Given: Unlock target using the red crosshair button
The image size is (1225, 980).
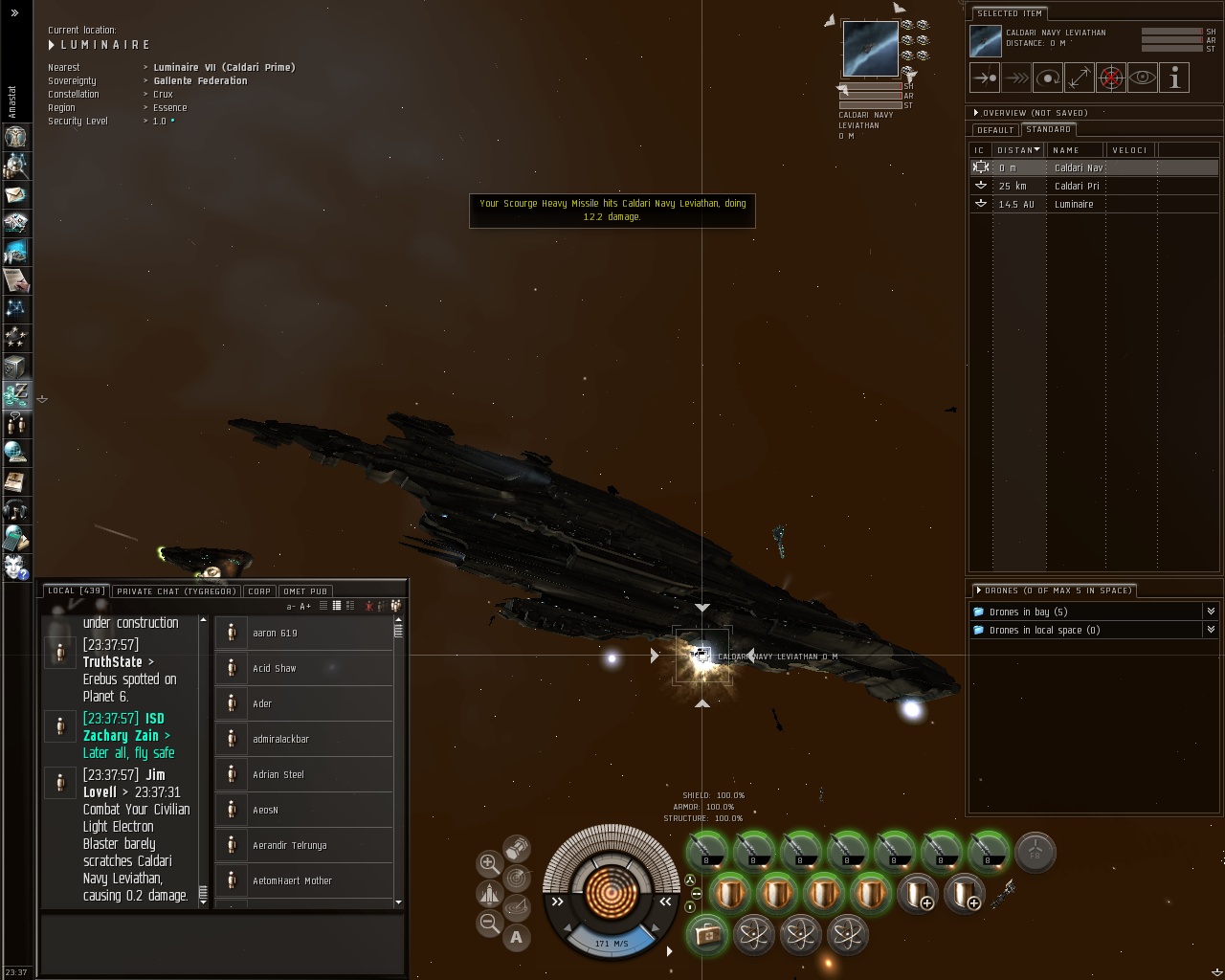Looking at the screenshot, I should click(1110, 78).
